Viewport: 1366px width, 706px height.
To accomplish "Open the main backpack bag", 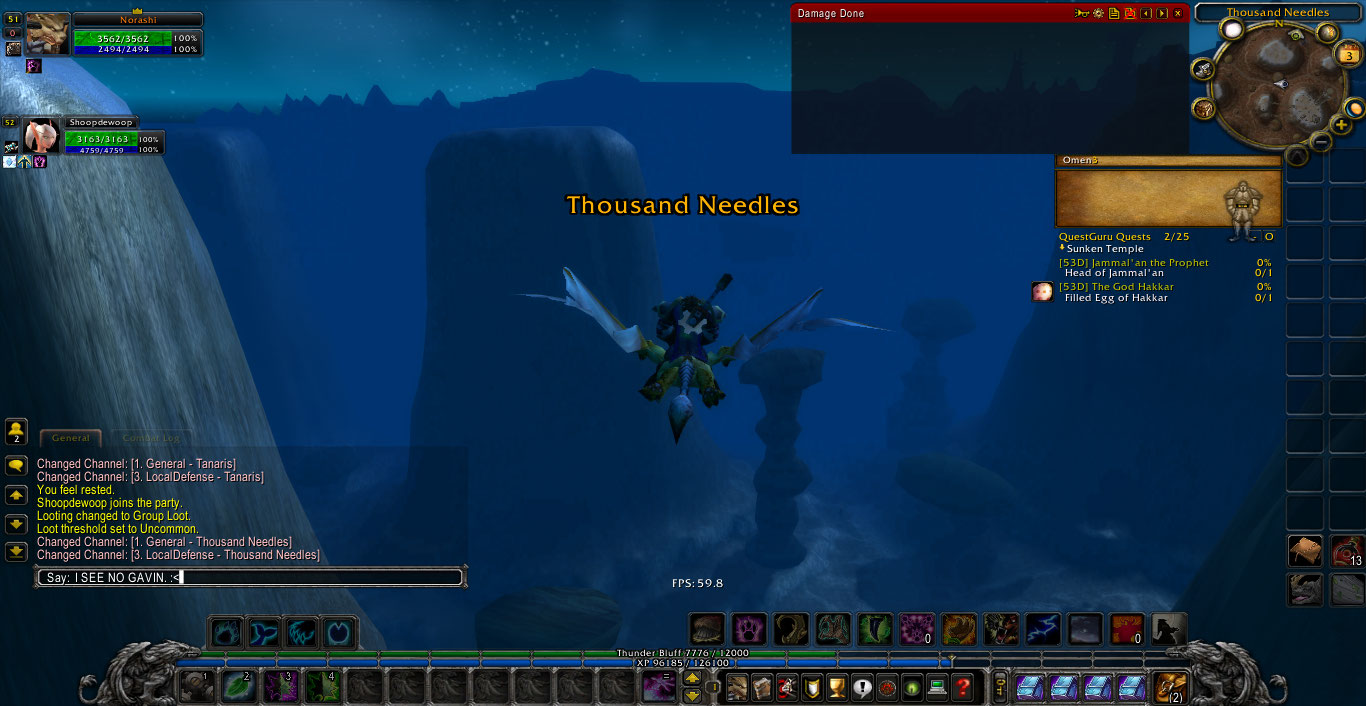I will click(x=1169, y=687).
